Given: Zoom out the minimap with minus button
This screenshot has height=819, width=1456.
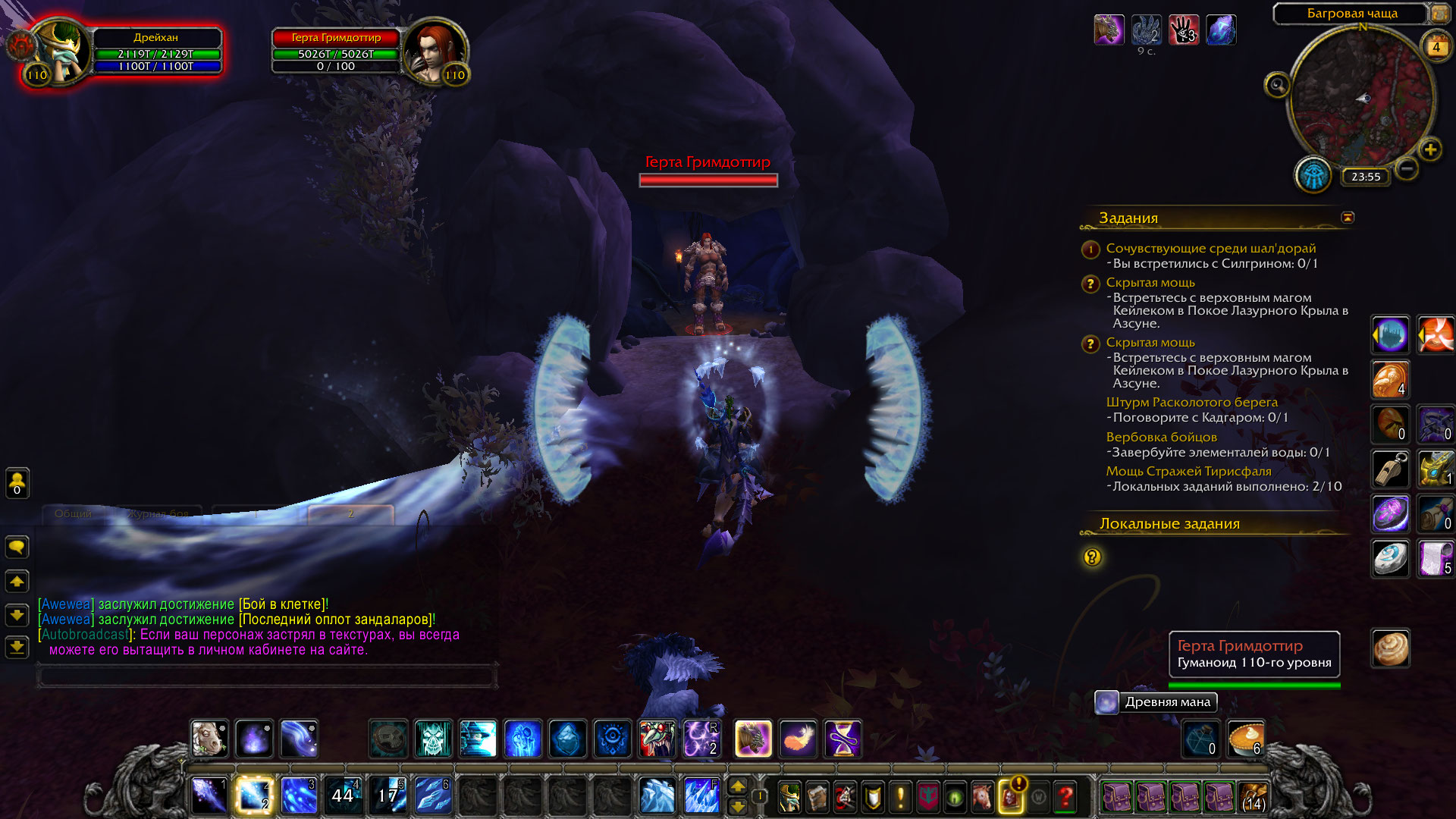Looking at the screenshot, I should coord(1407,168).
